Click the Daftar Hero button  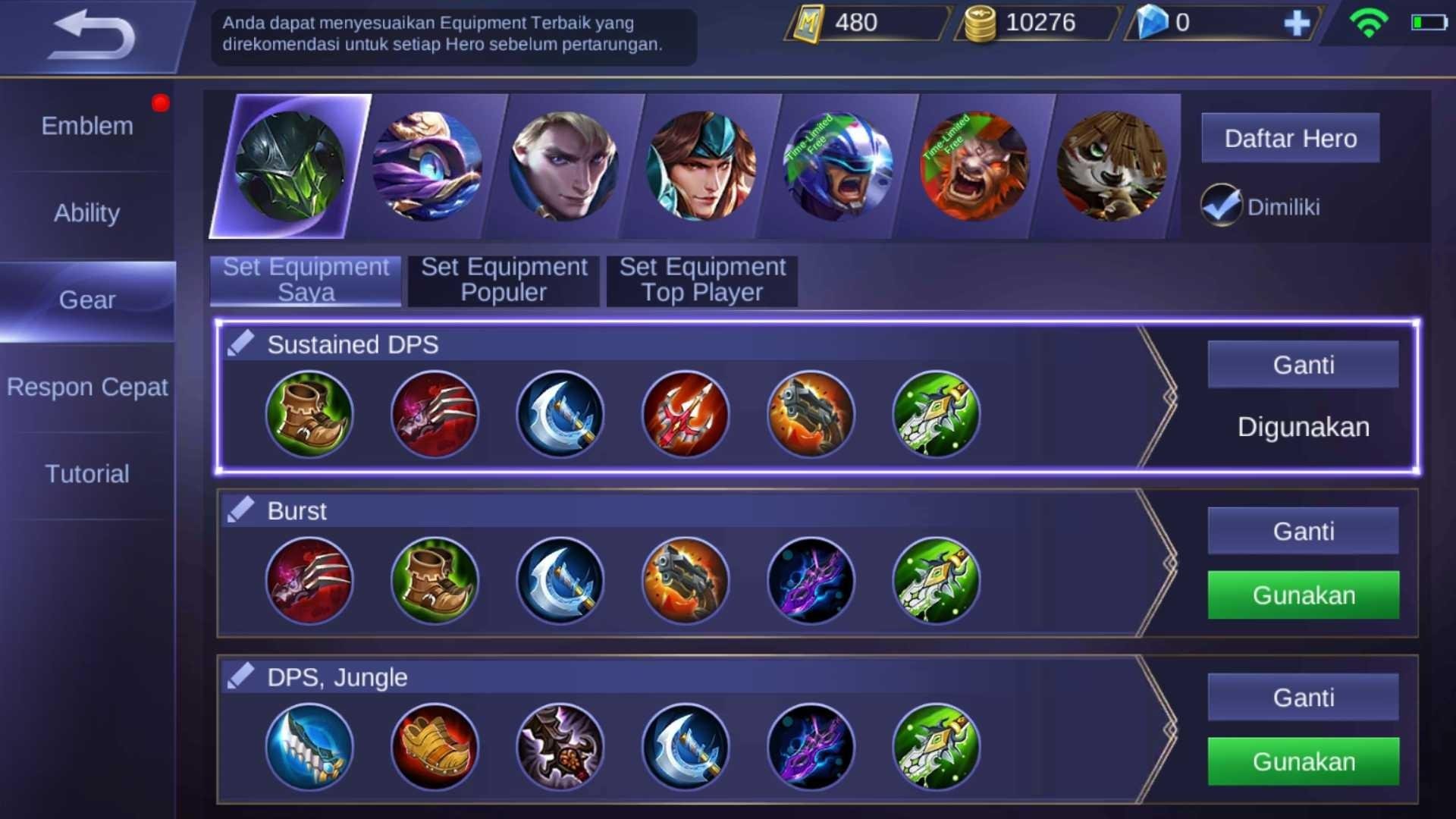point(1290,138)
